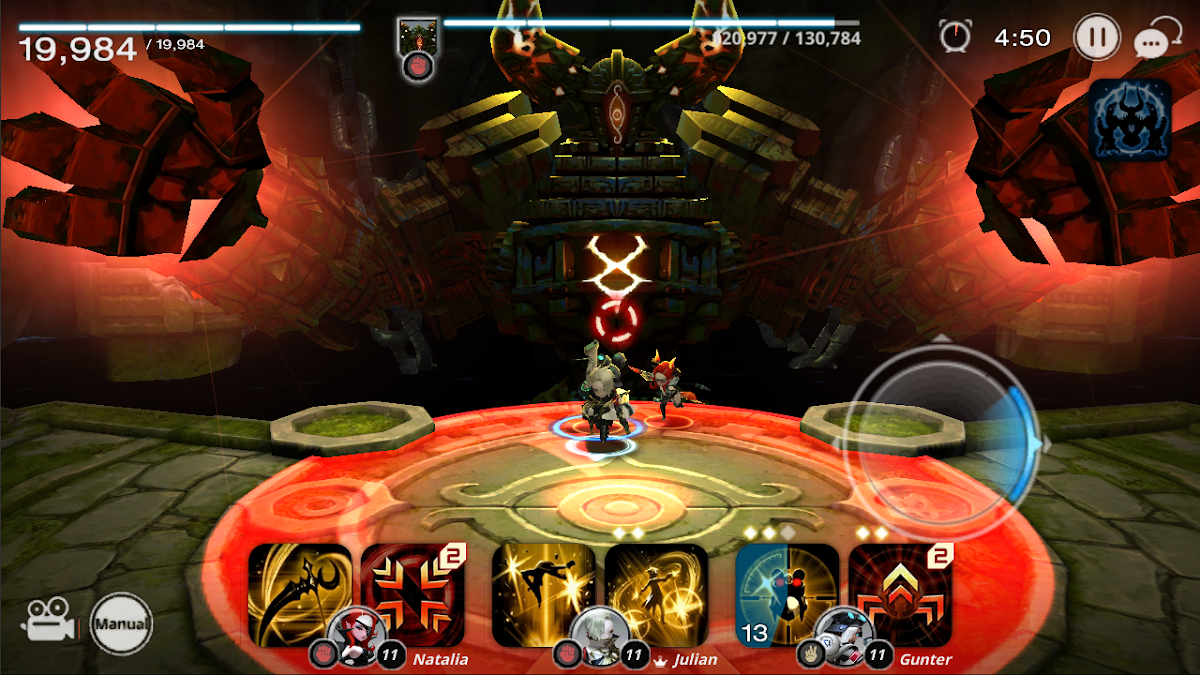This screenshot has height=675, width=1200.
Task: Use Julian's golden whirlwind spin skill
Action: [656, 596]
